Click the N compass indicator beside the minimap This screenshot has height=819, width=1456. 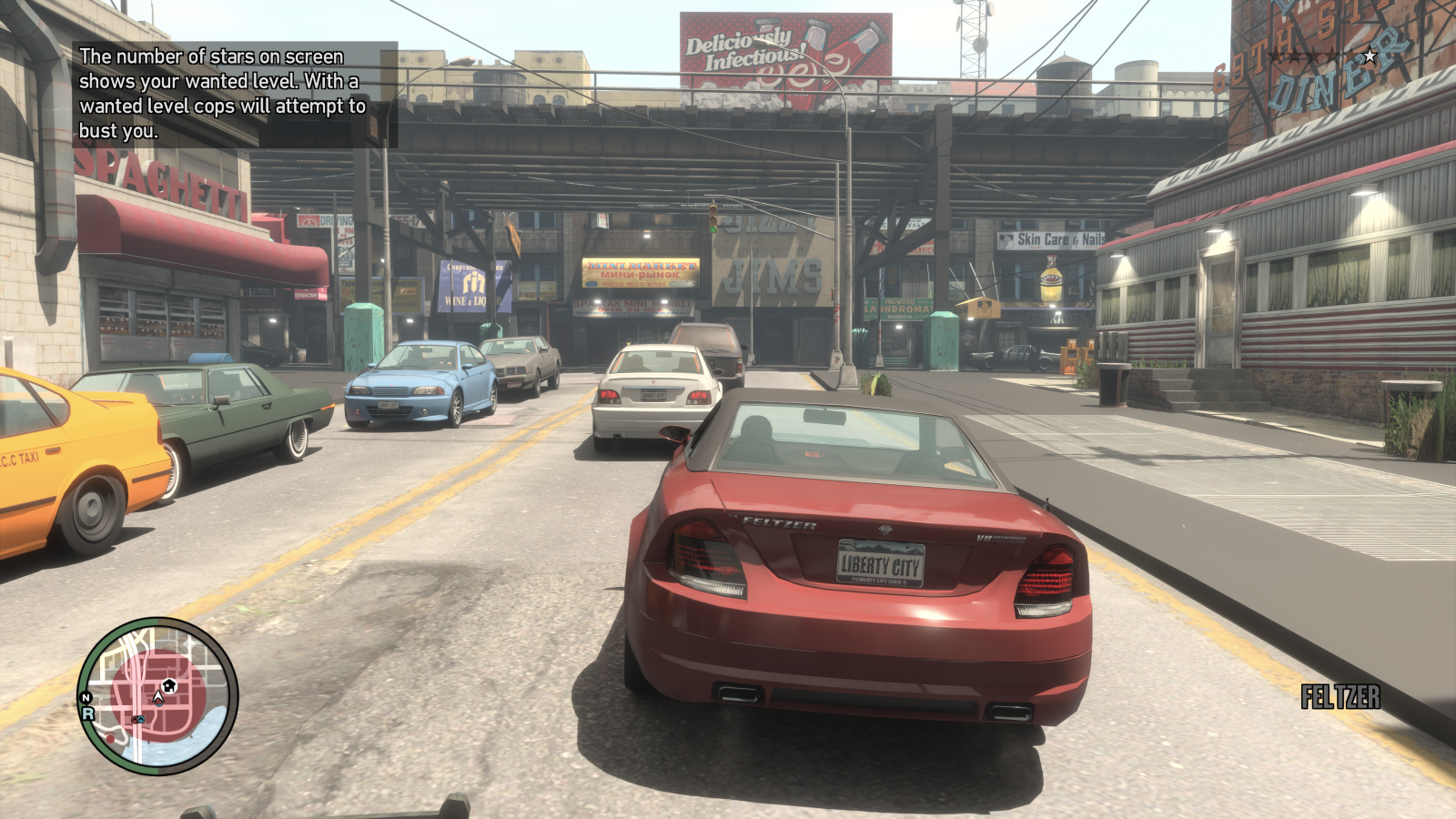click(x=86, y=697)
